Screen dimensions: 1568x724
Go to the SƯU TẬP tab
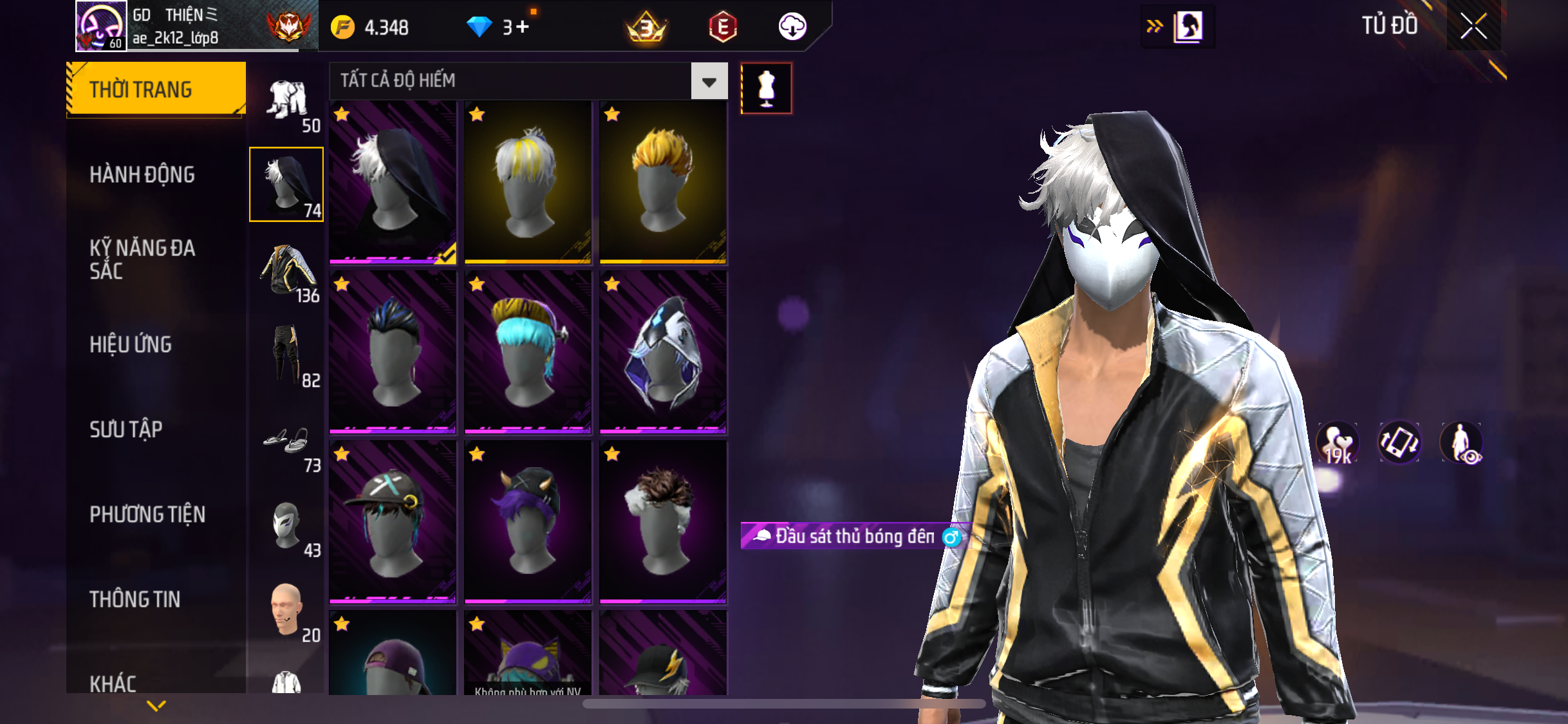click(x=126, y=429)
